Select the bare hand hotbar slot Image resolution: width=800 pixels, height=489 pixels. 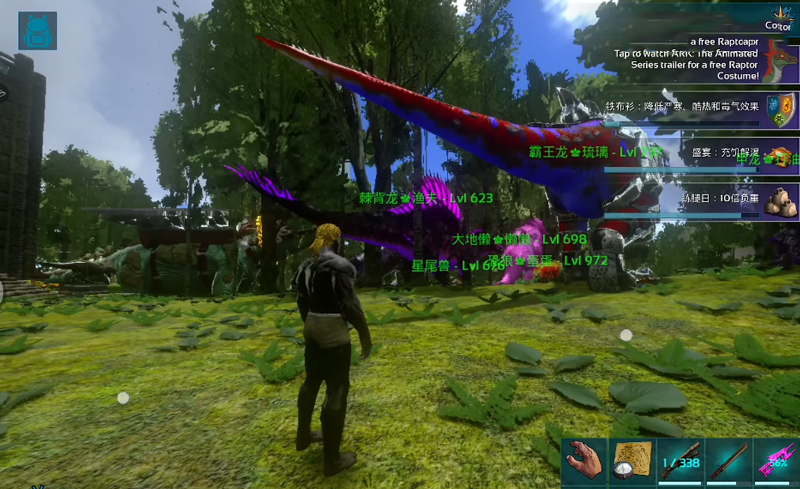584,462
